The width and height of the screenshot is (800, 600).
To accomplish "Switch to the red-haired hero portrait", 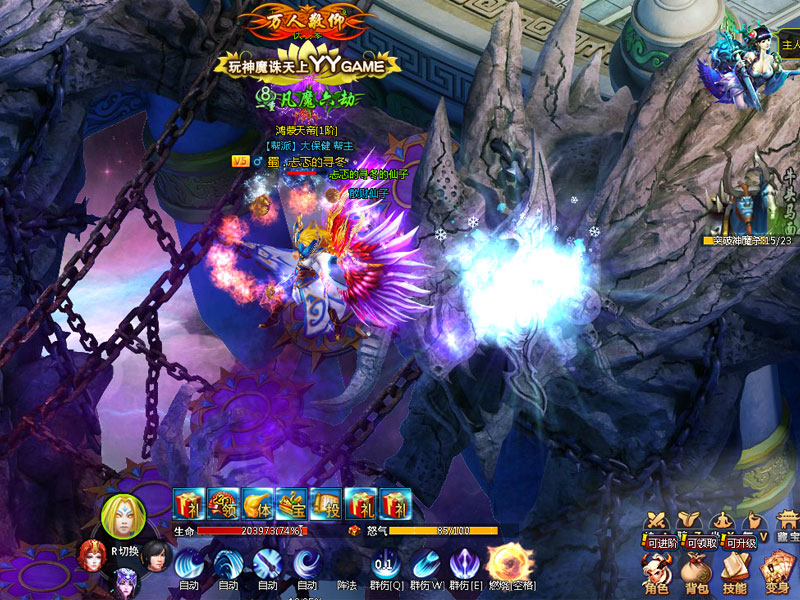I will pyautogui.click(x=93, y=553).
